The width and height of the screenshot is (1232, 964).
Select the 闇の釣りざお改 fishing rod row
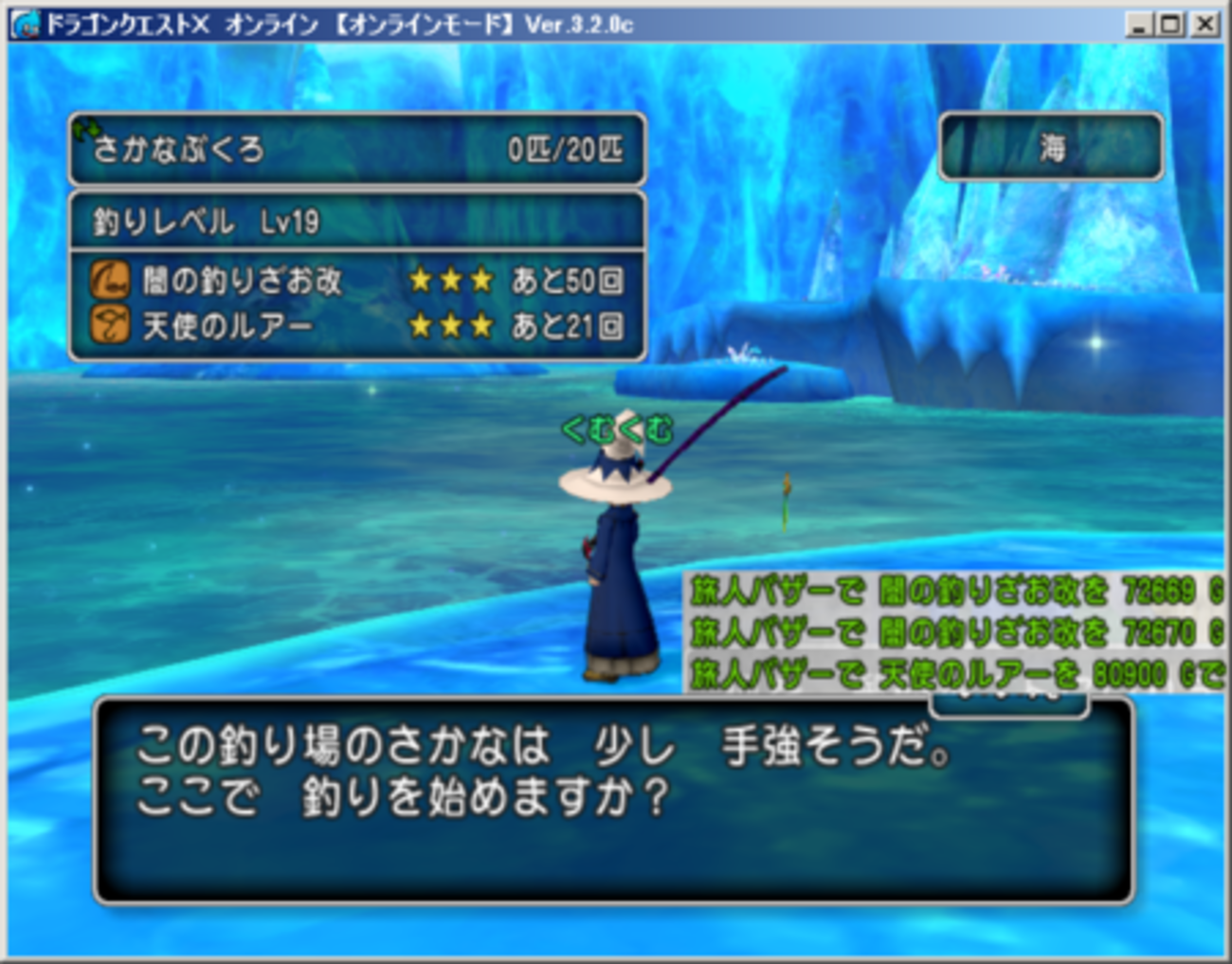(x=357, y=281)
